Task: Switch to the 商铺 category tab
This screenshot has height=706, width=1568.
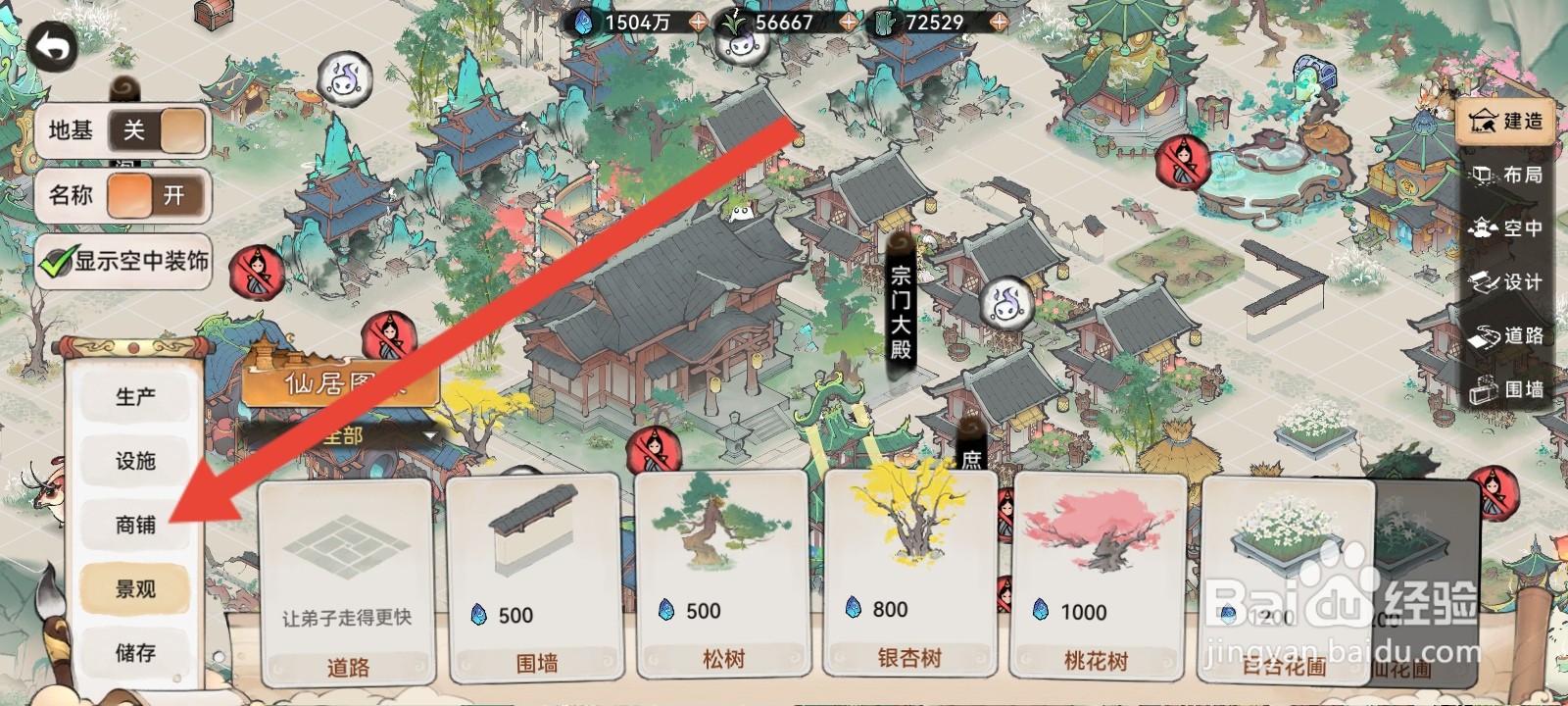Action: pos(135,527)
